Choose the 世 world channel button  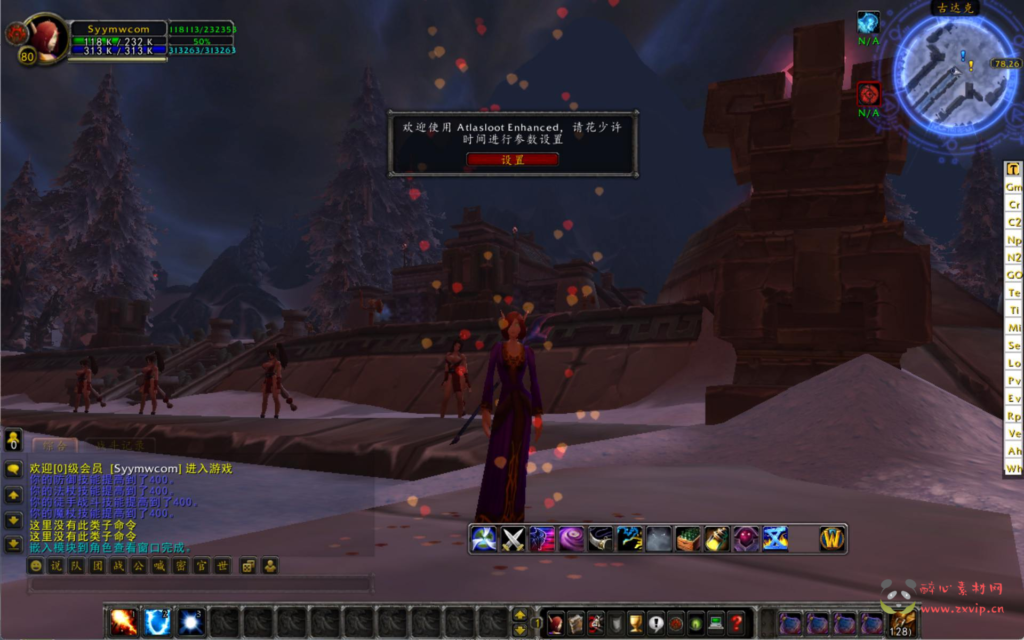[x=222, y=566]
